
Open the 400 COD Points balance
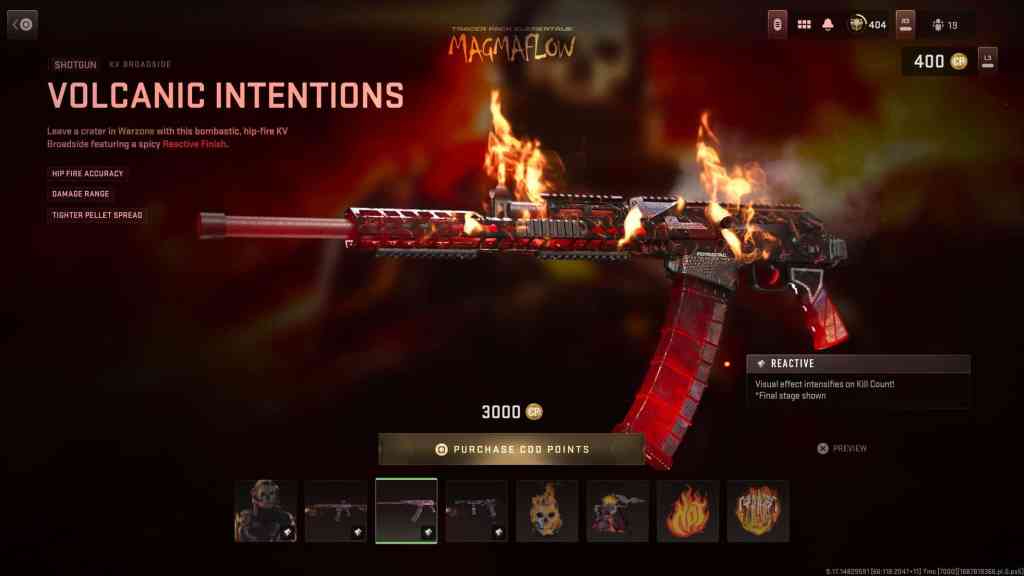click(938, 61)
